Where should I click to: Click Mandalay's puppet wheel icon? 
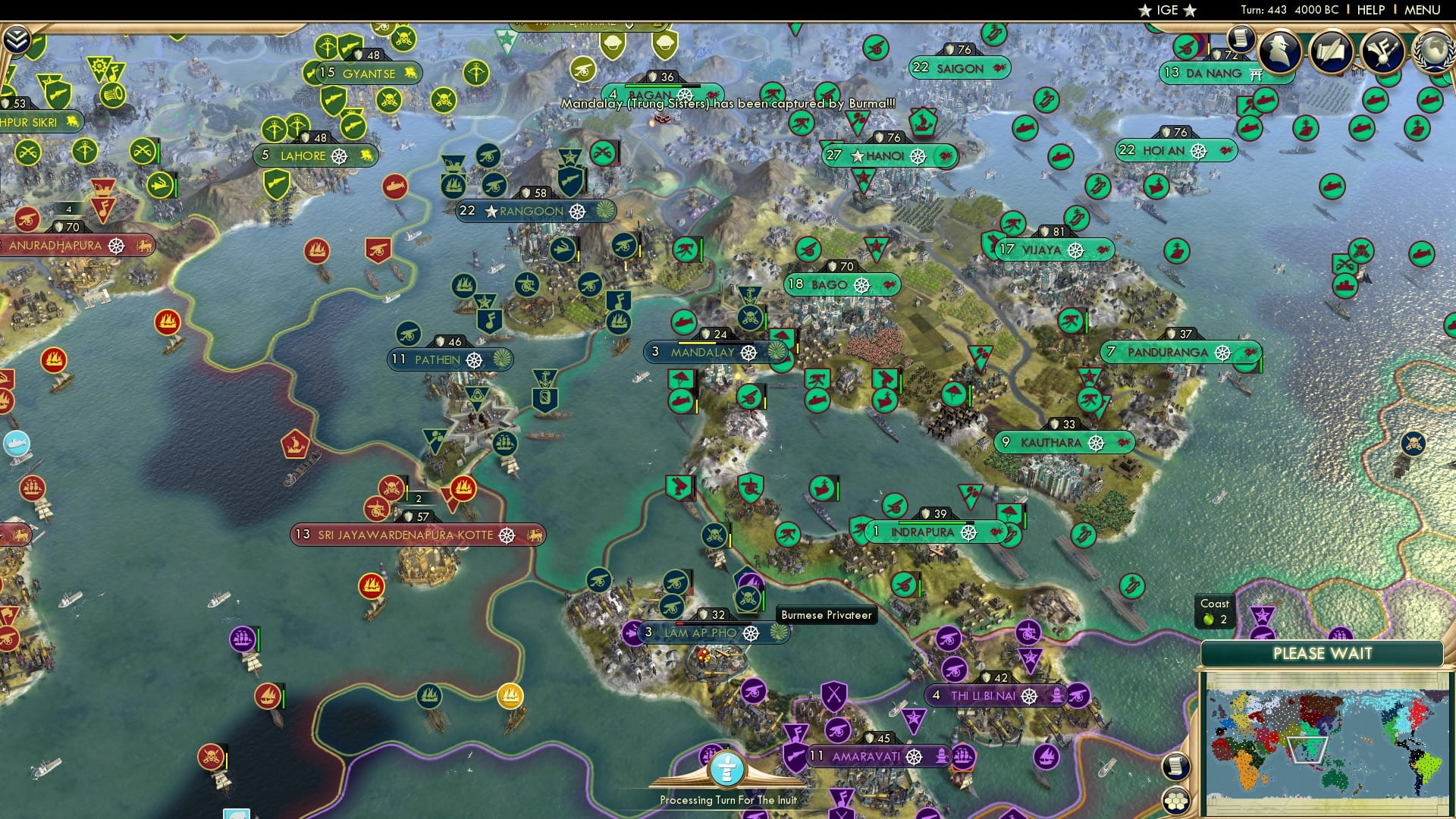tap(749, 353)
